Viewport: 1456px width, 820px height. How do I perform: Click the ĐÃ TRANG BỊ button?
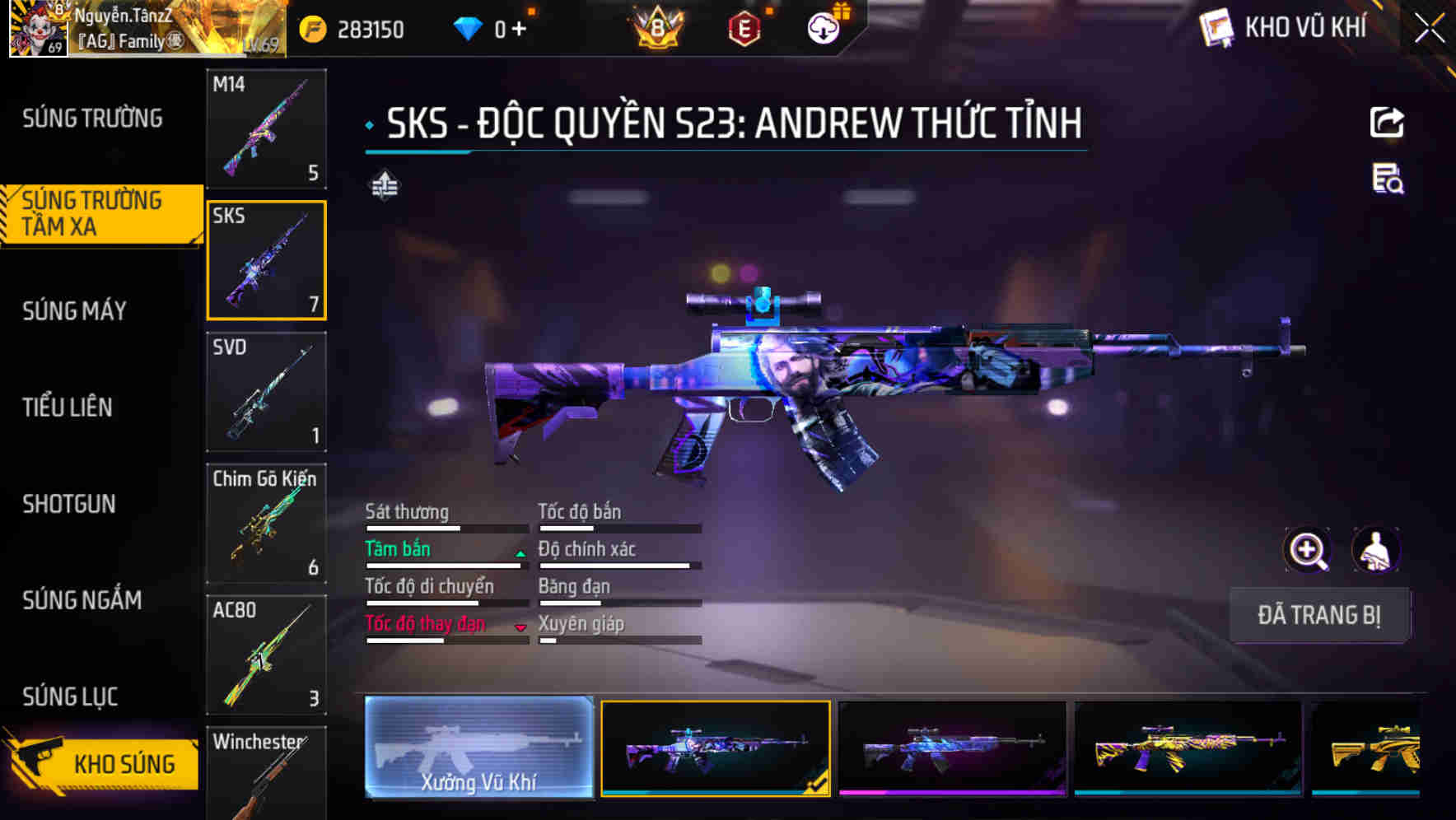coord(1319,615)
